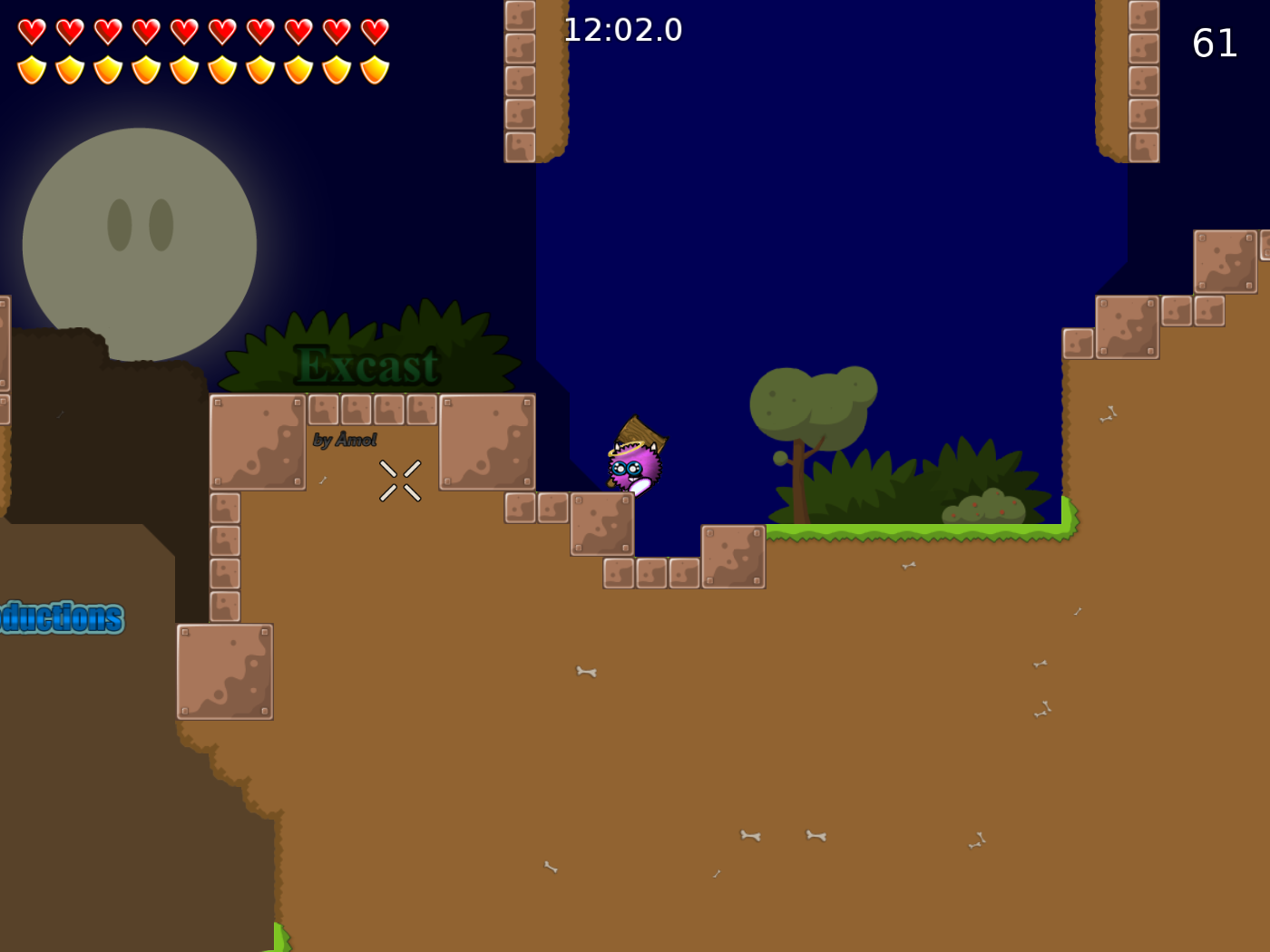This screenshot has width=1270, height=952.
Task: Click the 'ductions' watermark on the left edge
Action: 59,616
